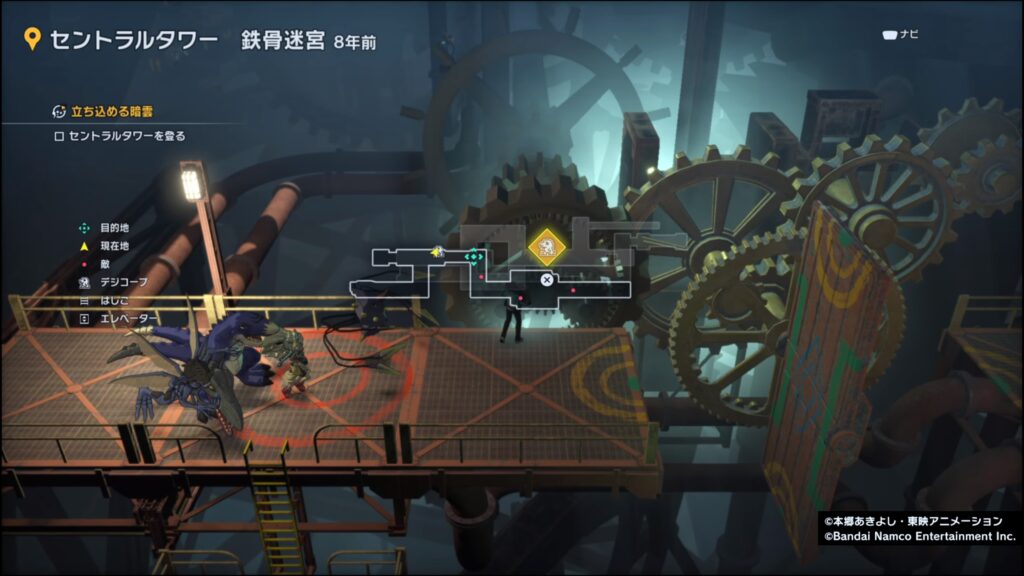This screenshot has height=576, width=1024.
Task: Choose the 敵 legend entry
Action: pos(104,264)
